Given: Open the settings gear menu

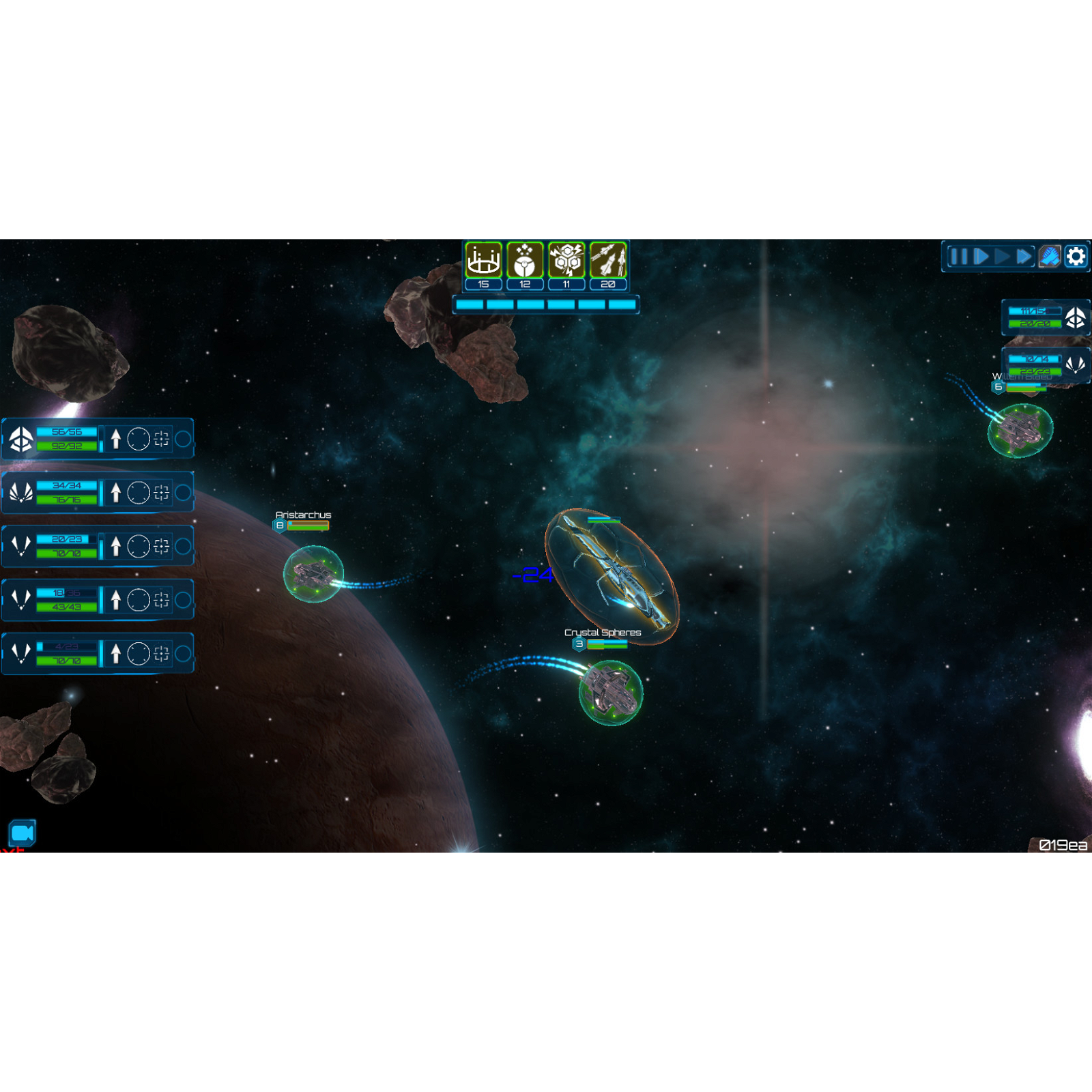Looking at the screenshot, I should [1075, 257].
